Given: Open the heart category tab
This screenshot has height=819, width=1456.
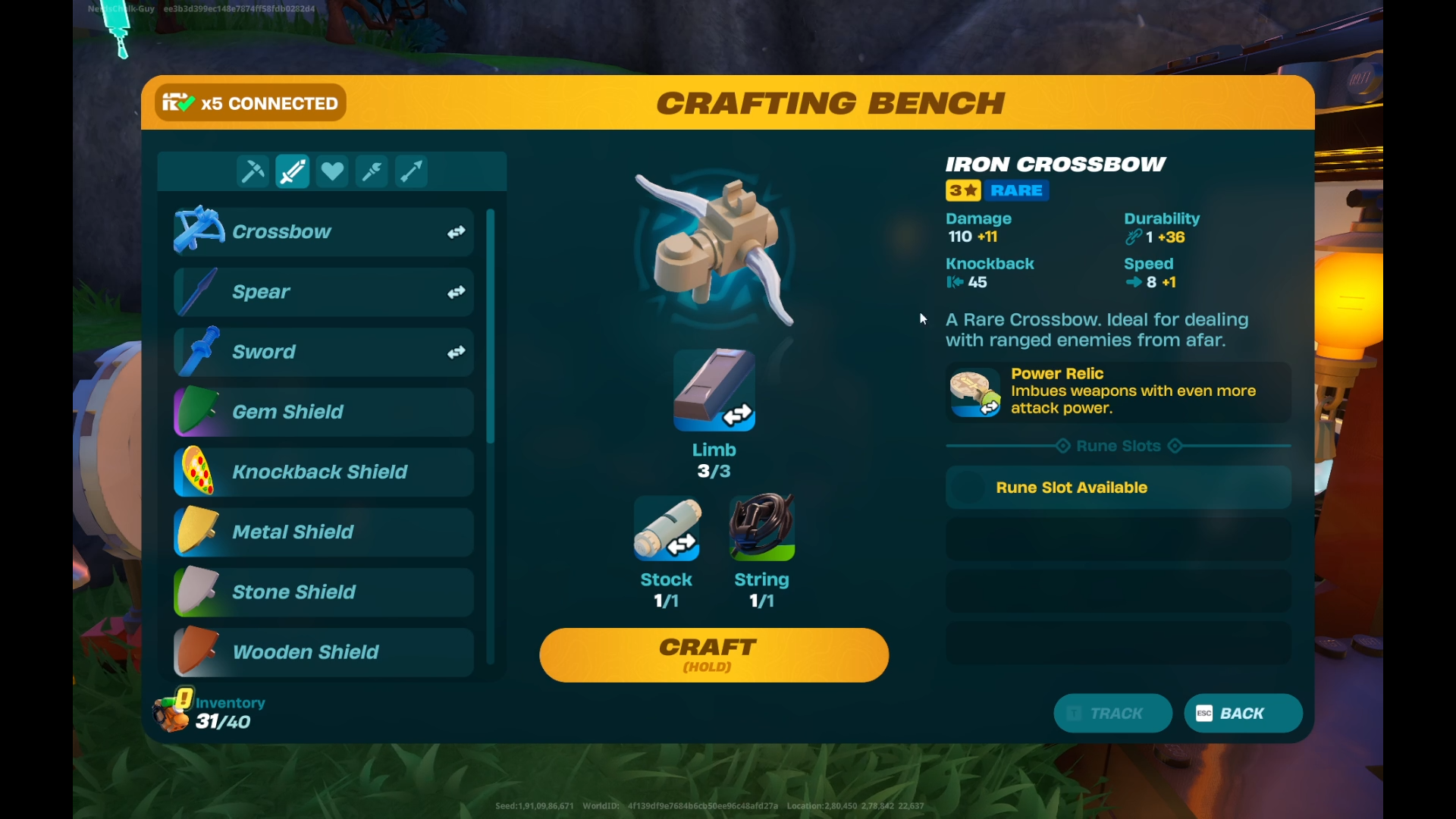Looking at the screenshot, I should (x=332, y=171).
